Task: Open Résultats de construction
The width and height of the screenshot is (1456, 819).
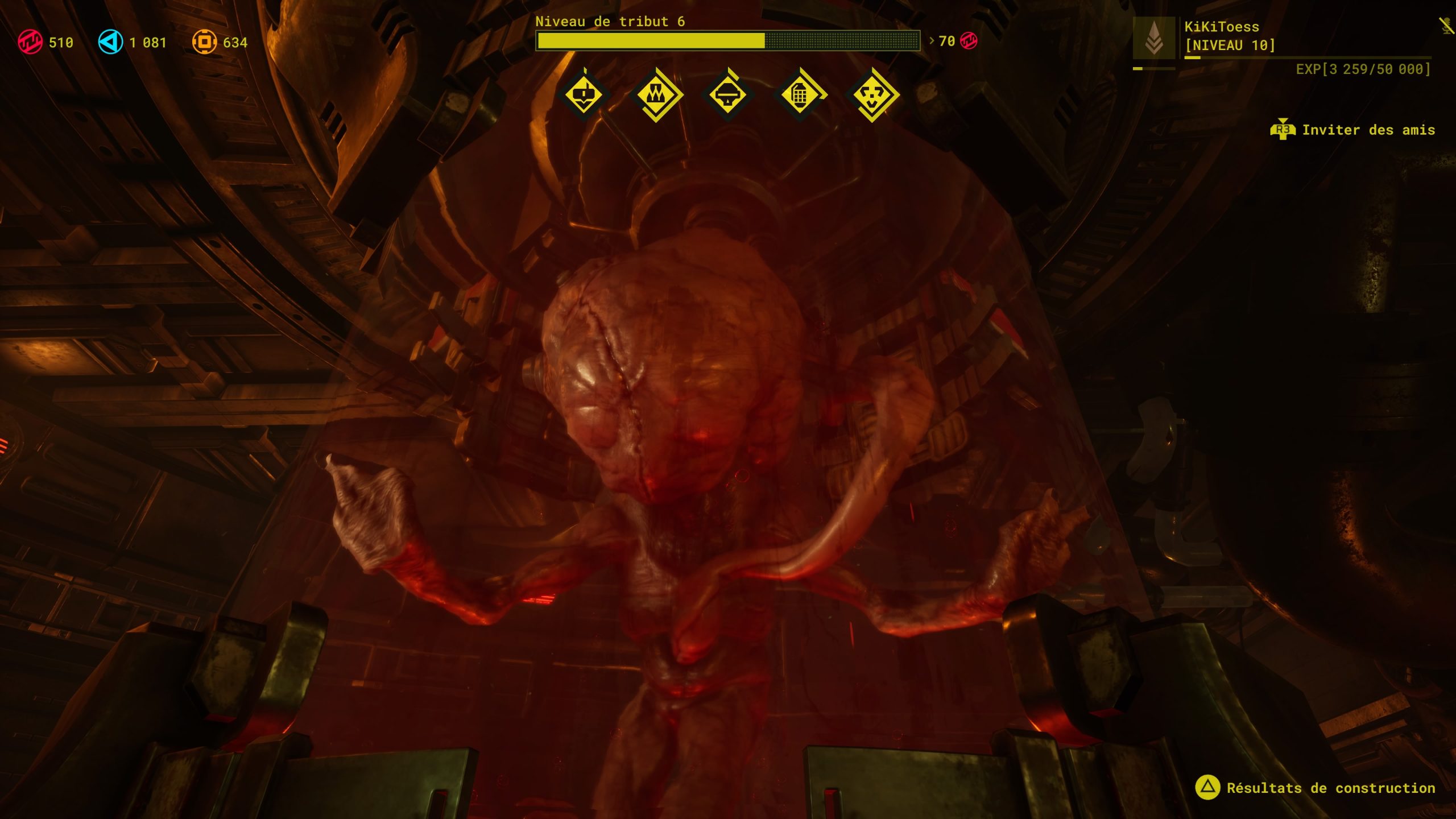Action: [1315, 788]
